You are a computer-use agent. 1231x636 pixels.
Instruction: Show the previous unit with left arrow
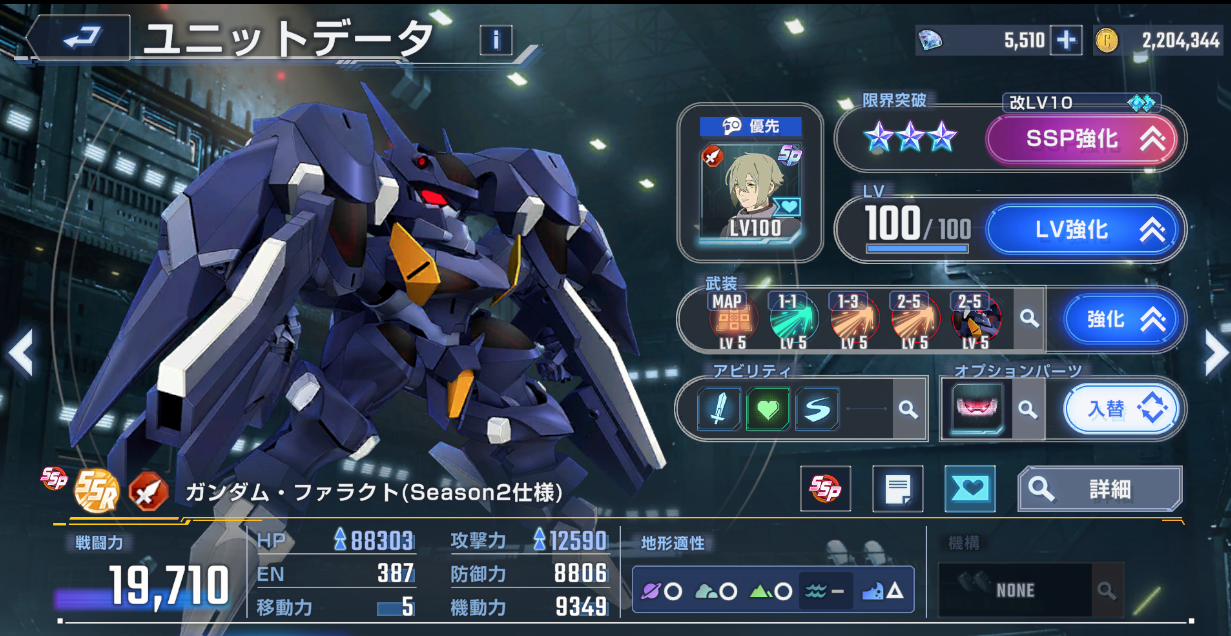coord(20,352)
